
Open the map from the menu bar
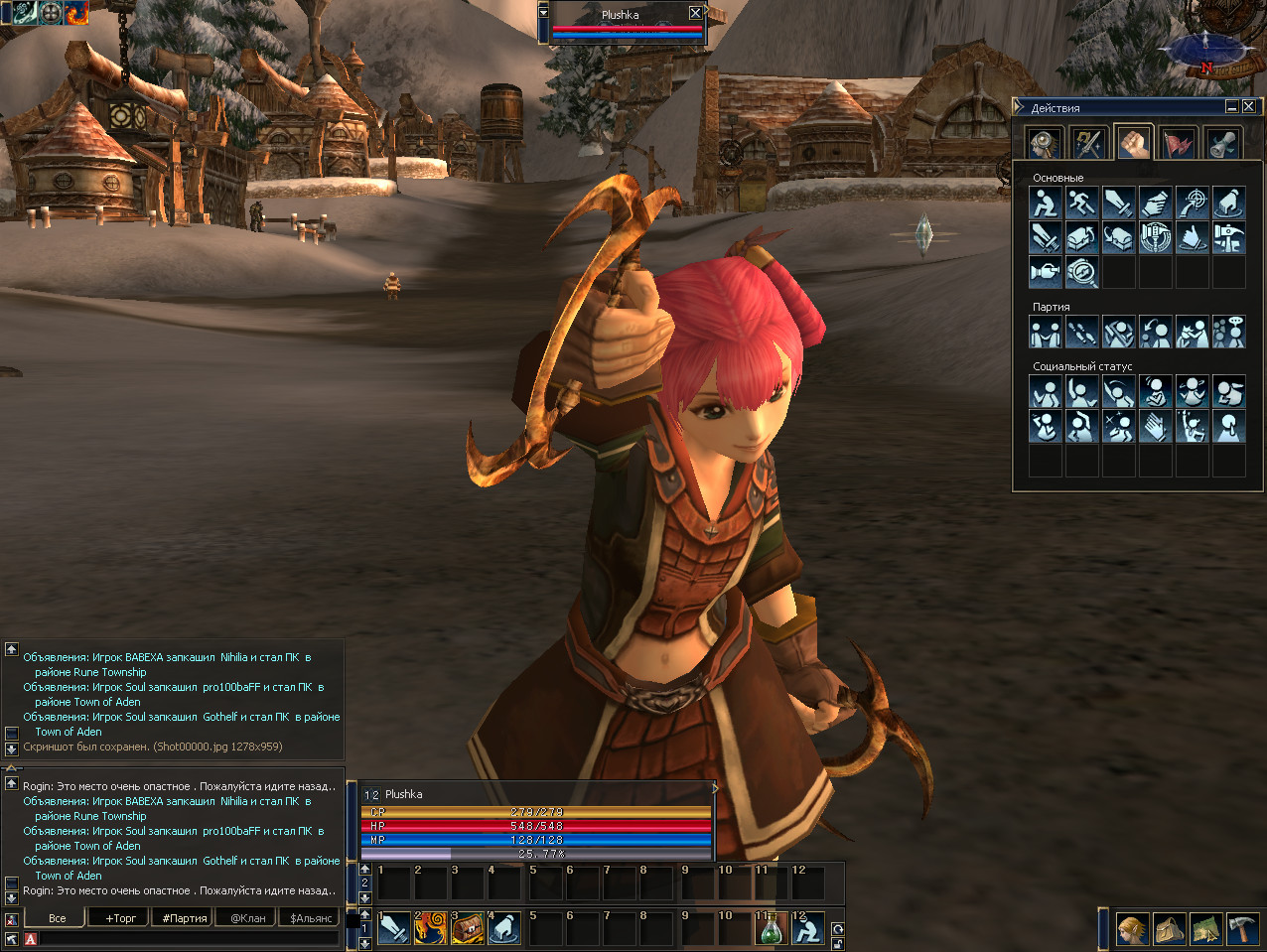(x=1205, y=929)
